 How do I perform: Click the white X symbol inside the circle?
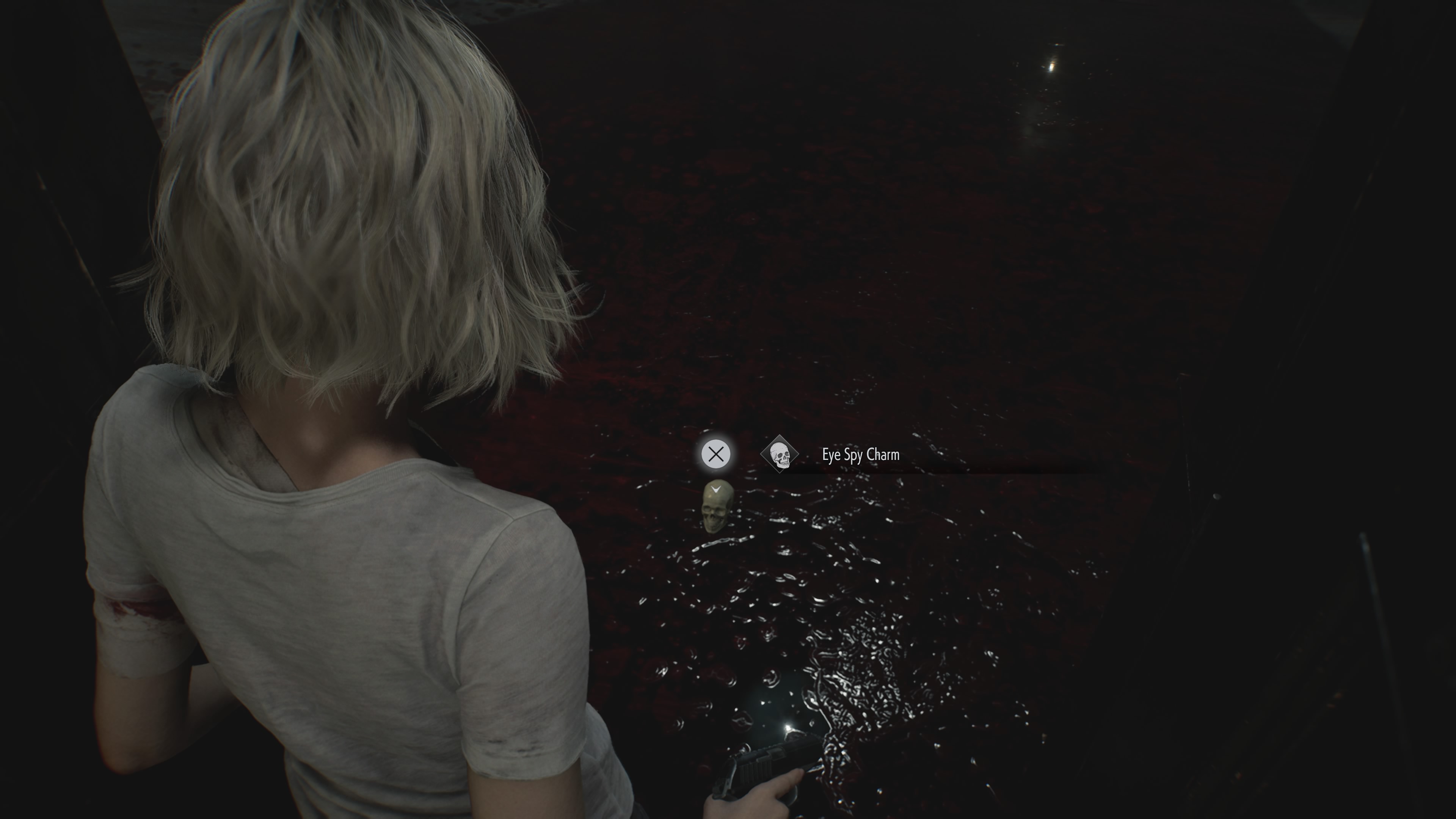pos(717,454)
